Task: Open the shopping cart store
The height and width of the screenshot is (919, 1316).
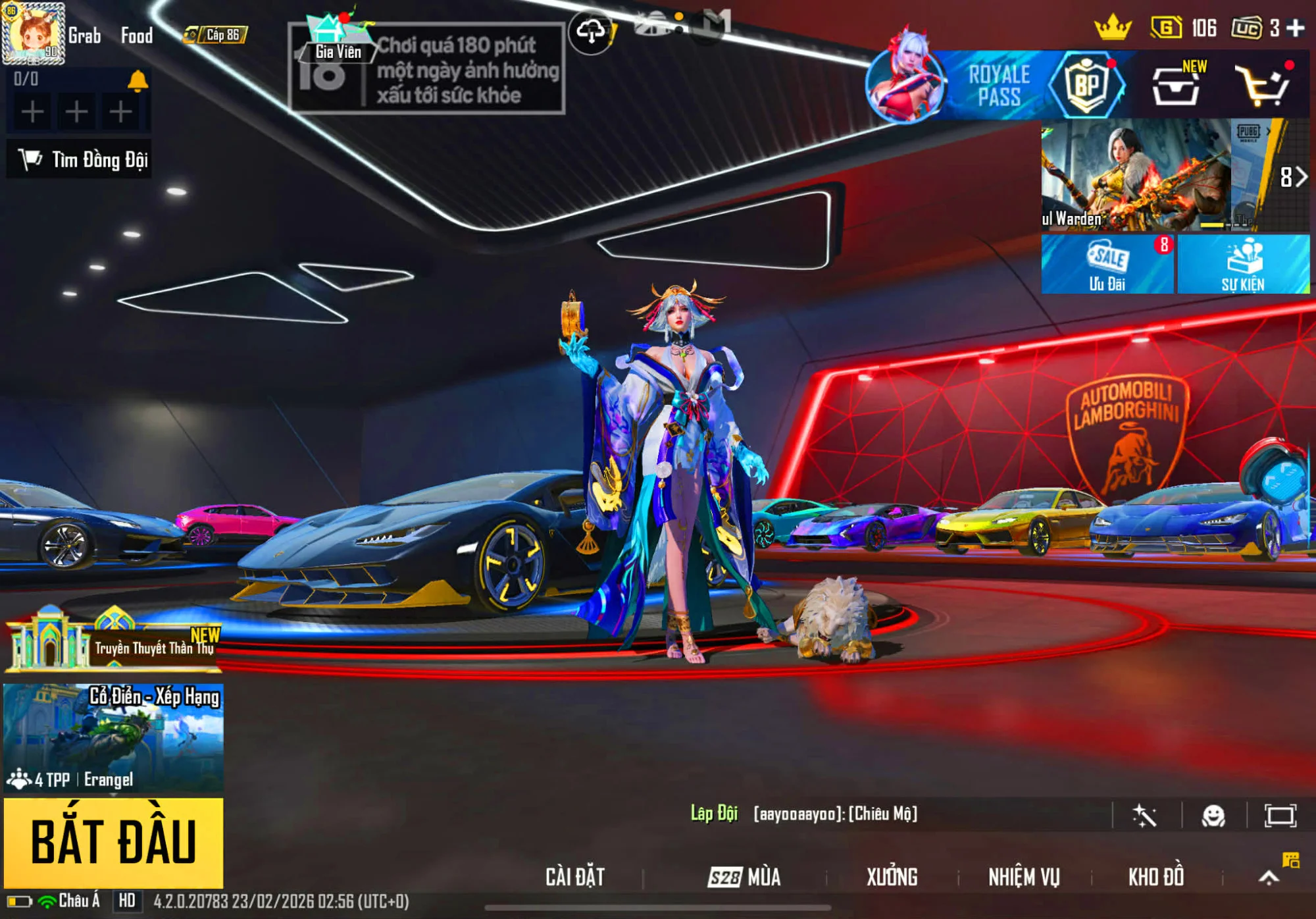Action: pyautogui.click(x=1262, y=86)
